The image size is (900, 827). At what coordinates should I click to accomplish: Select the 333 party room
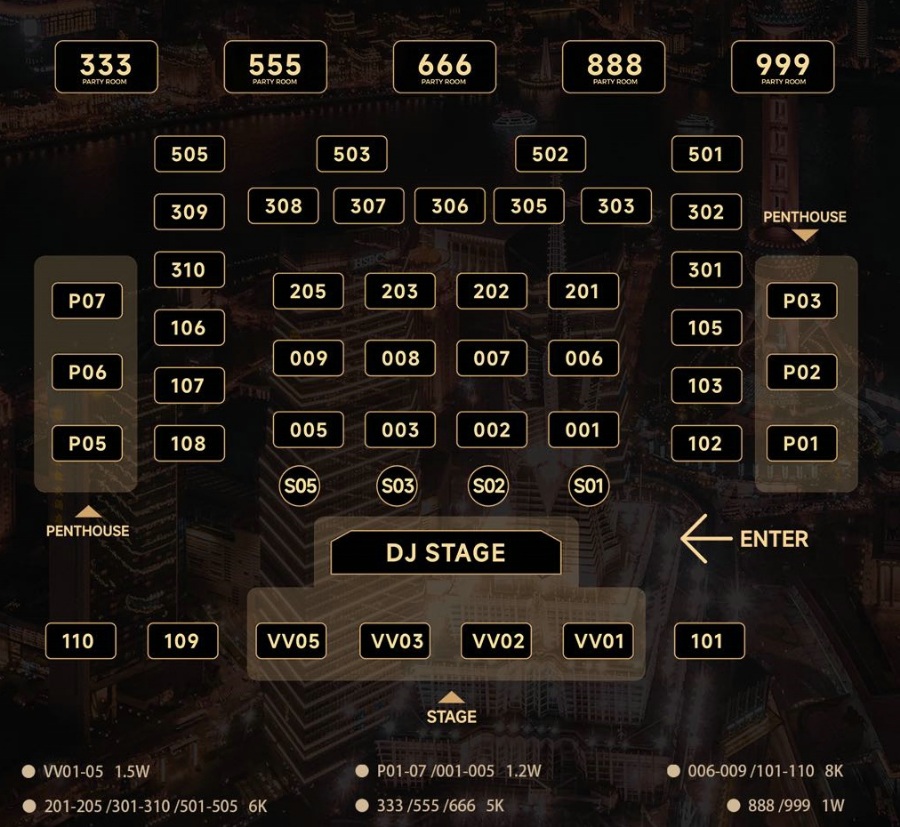point(106,67)
